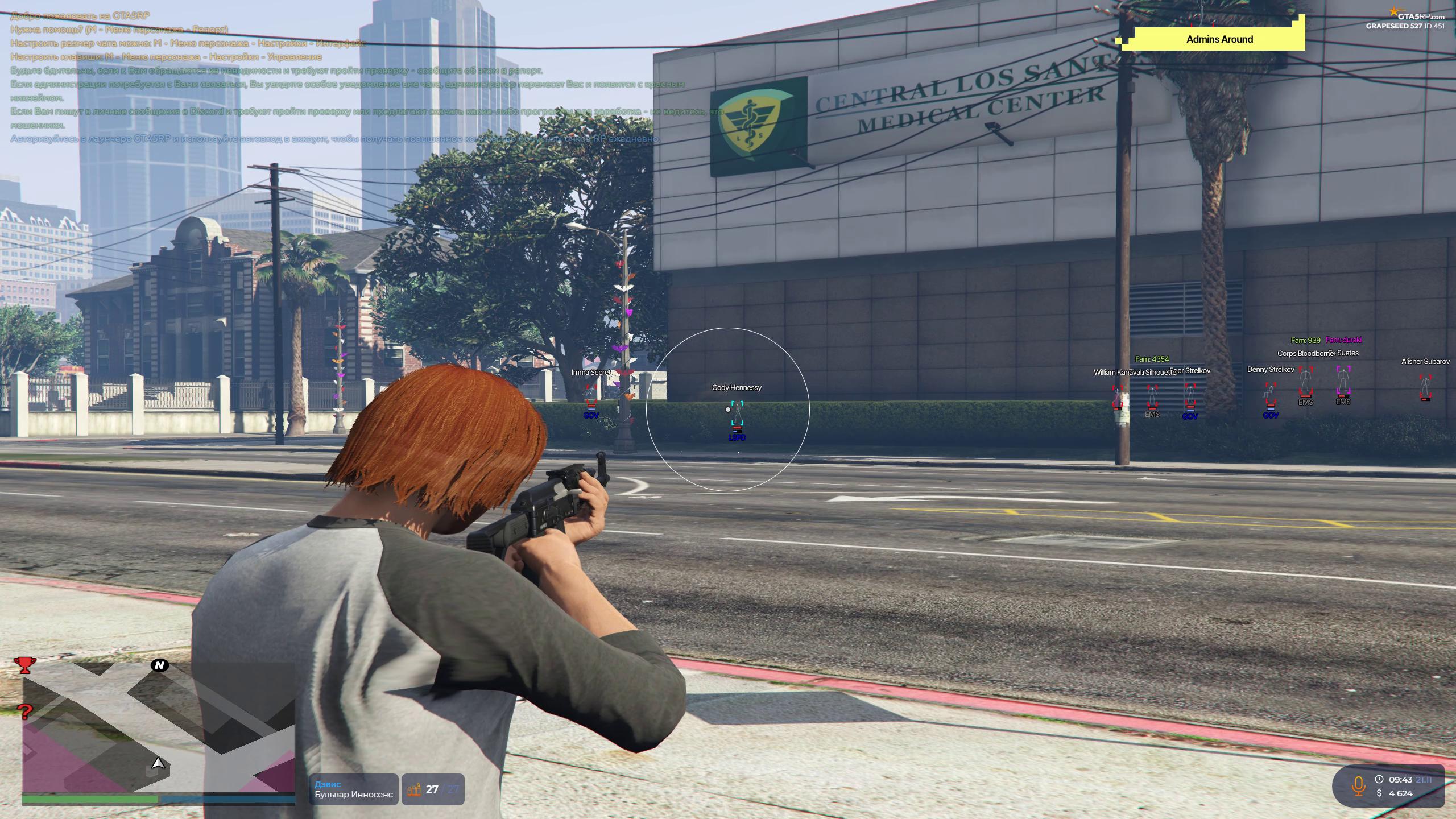
Task: Click the Imma Secret name tag
Action: tap(591, 373)
